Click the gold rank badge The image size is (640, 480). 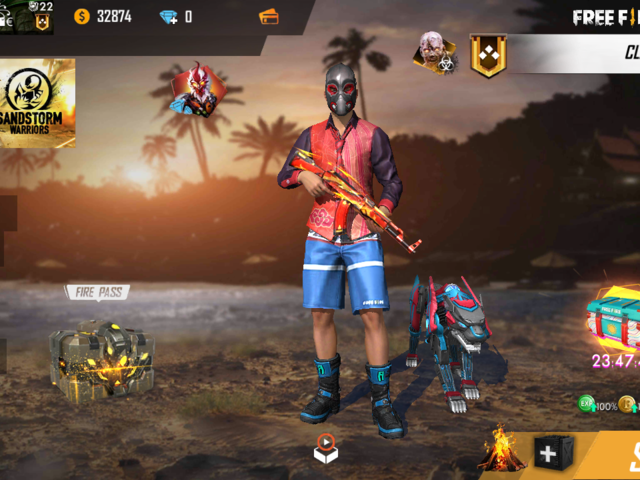tap(488, 56)
